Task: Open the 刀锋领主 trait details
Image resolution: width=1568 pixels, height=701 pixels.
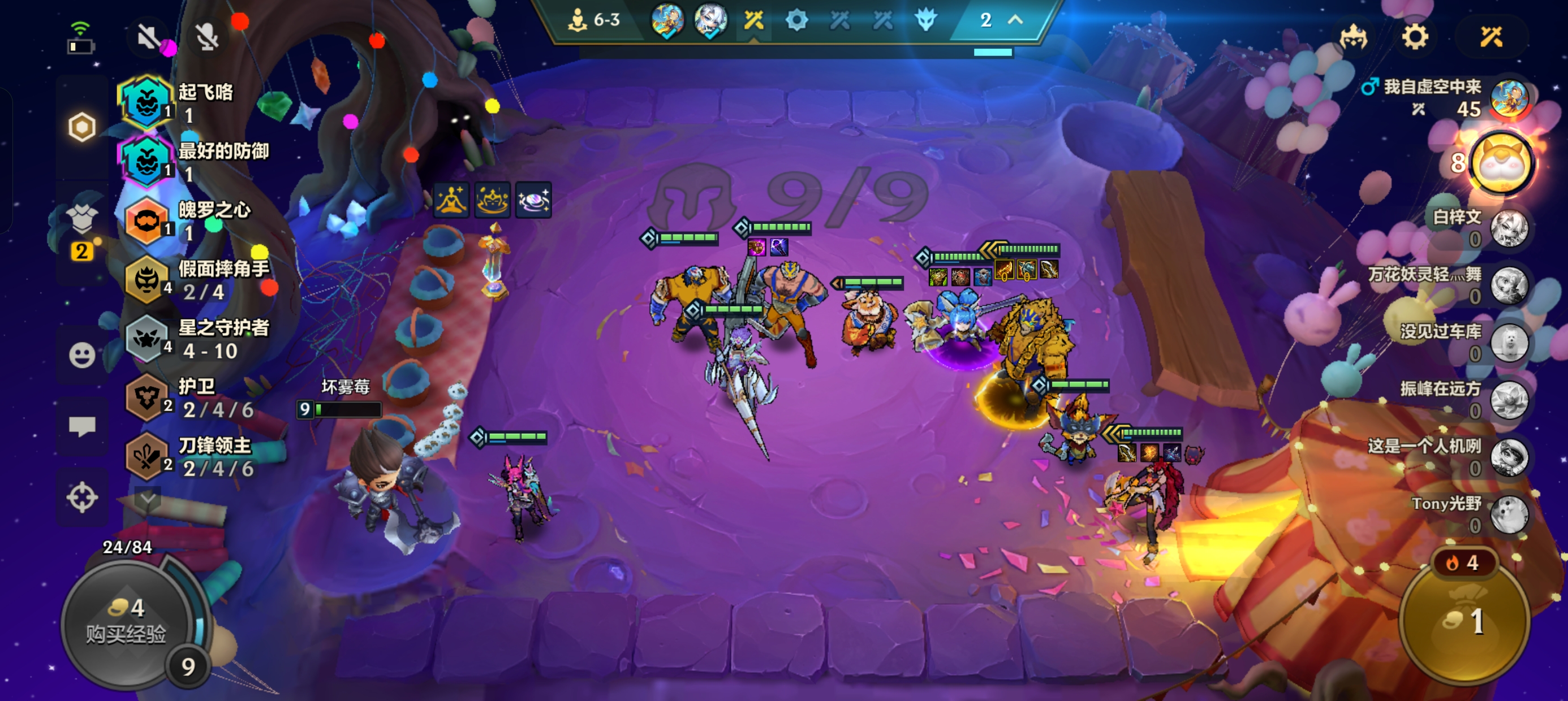Action: 195,457
